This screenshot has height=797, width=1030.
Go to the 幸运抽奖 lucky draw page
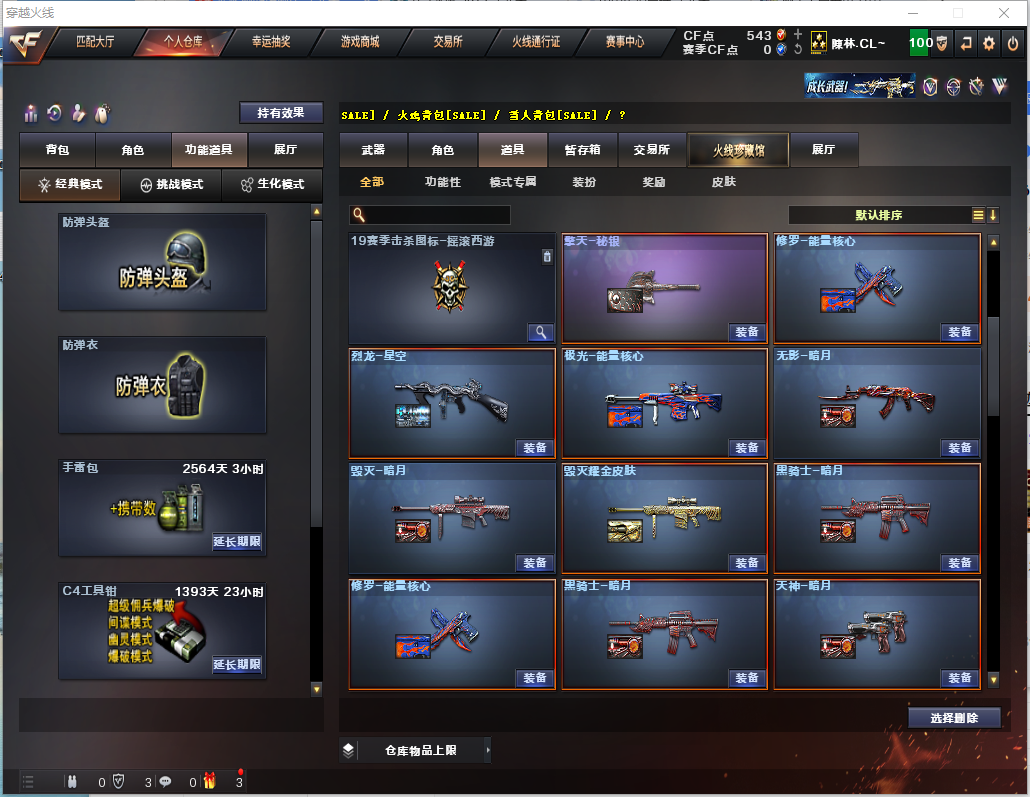pyautogui.click(x=270, y=42)
